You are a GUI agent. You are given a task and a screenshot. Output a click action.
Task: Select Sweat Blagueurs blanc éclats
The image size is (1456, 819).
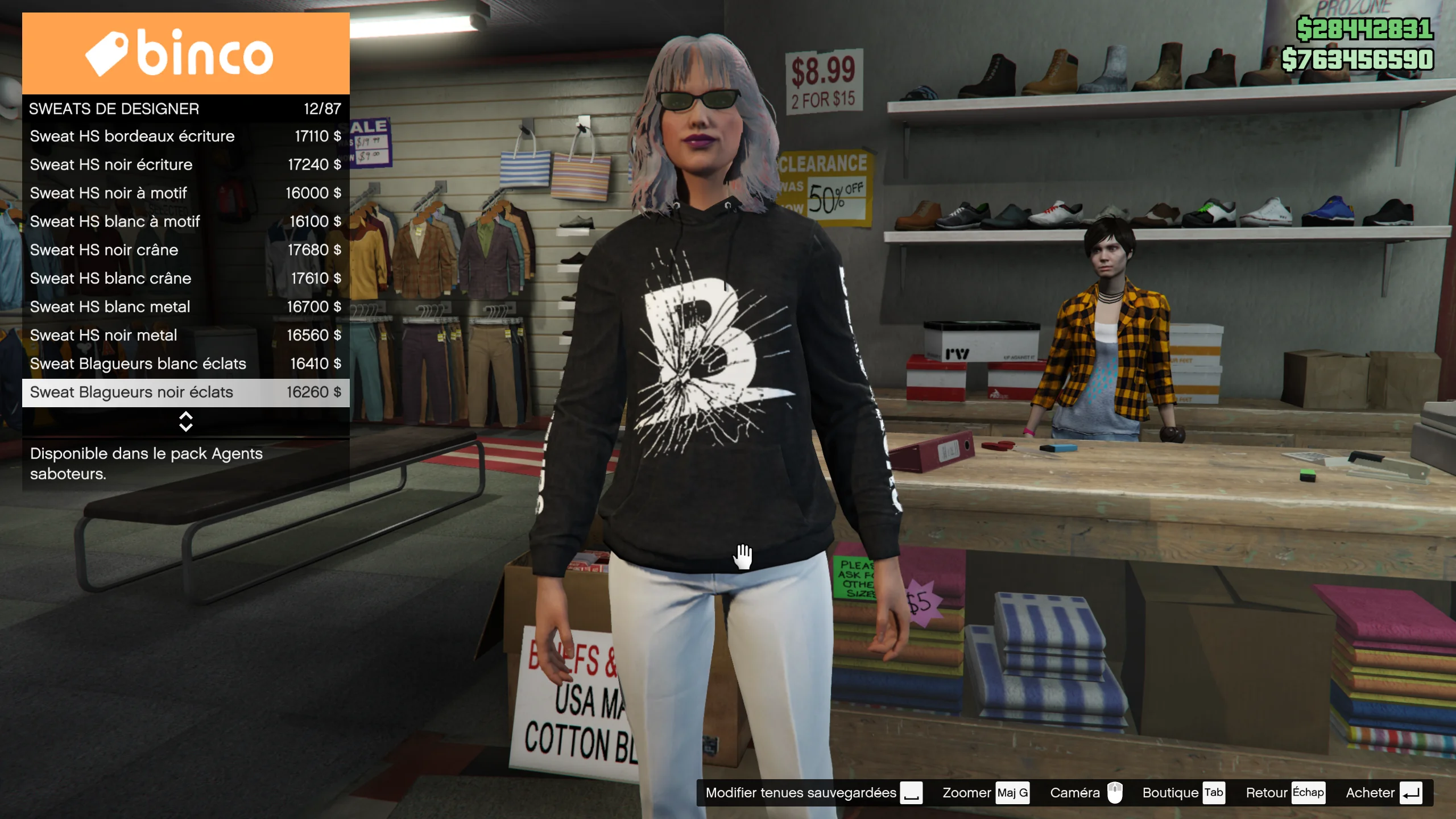[185, 364]
